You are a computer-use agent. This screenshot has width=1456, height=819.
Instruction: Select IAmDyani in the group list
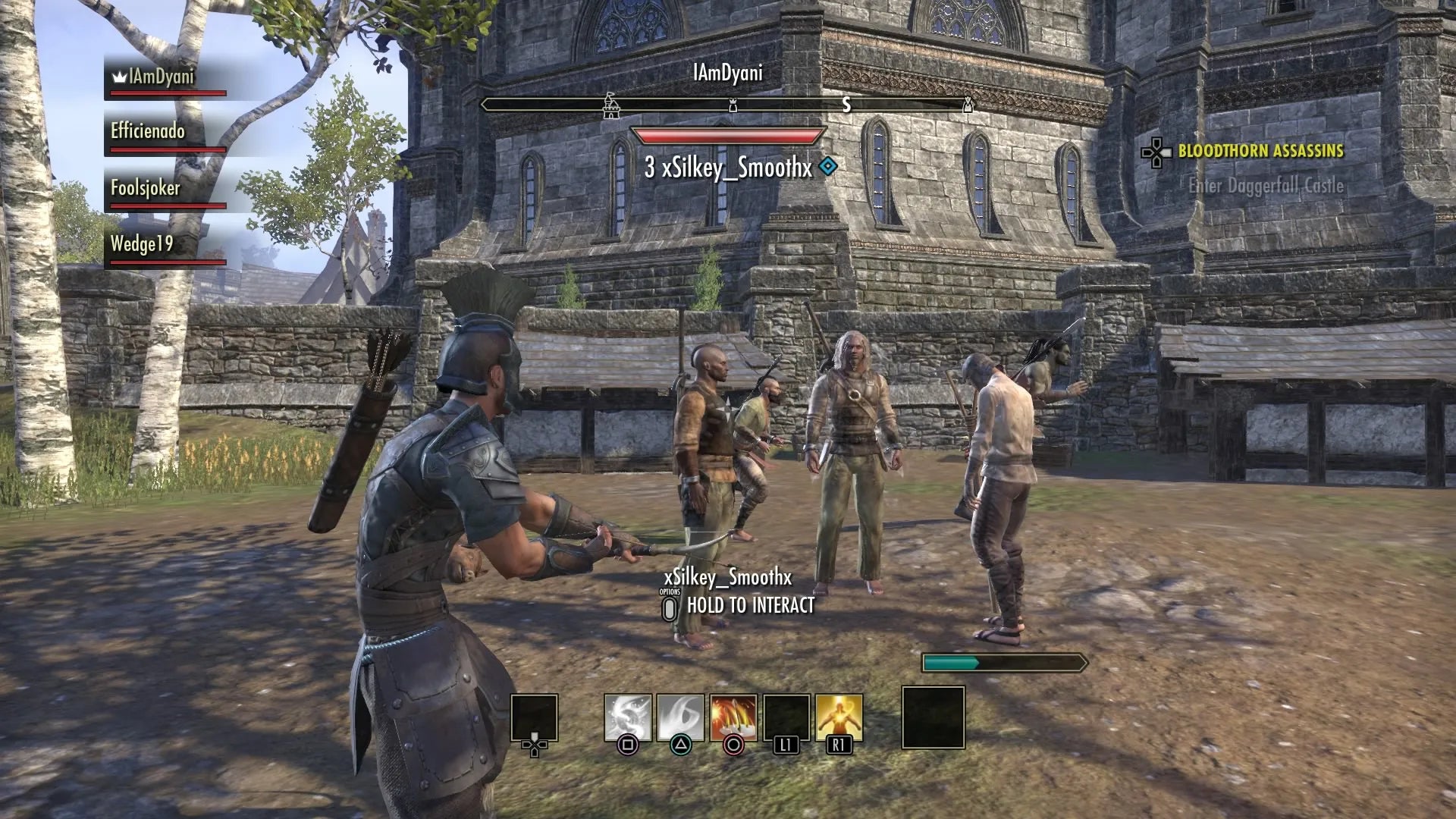[161, 77]
